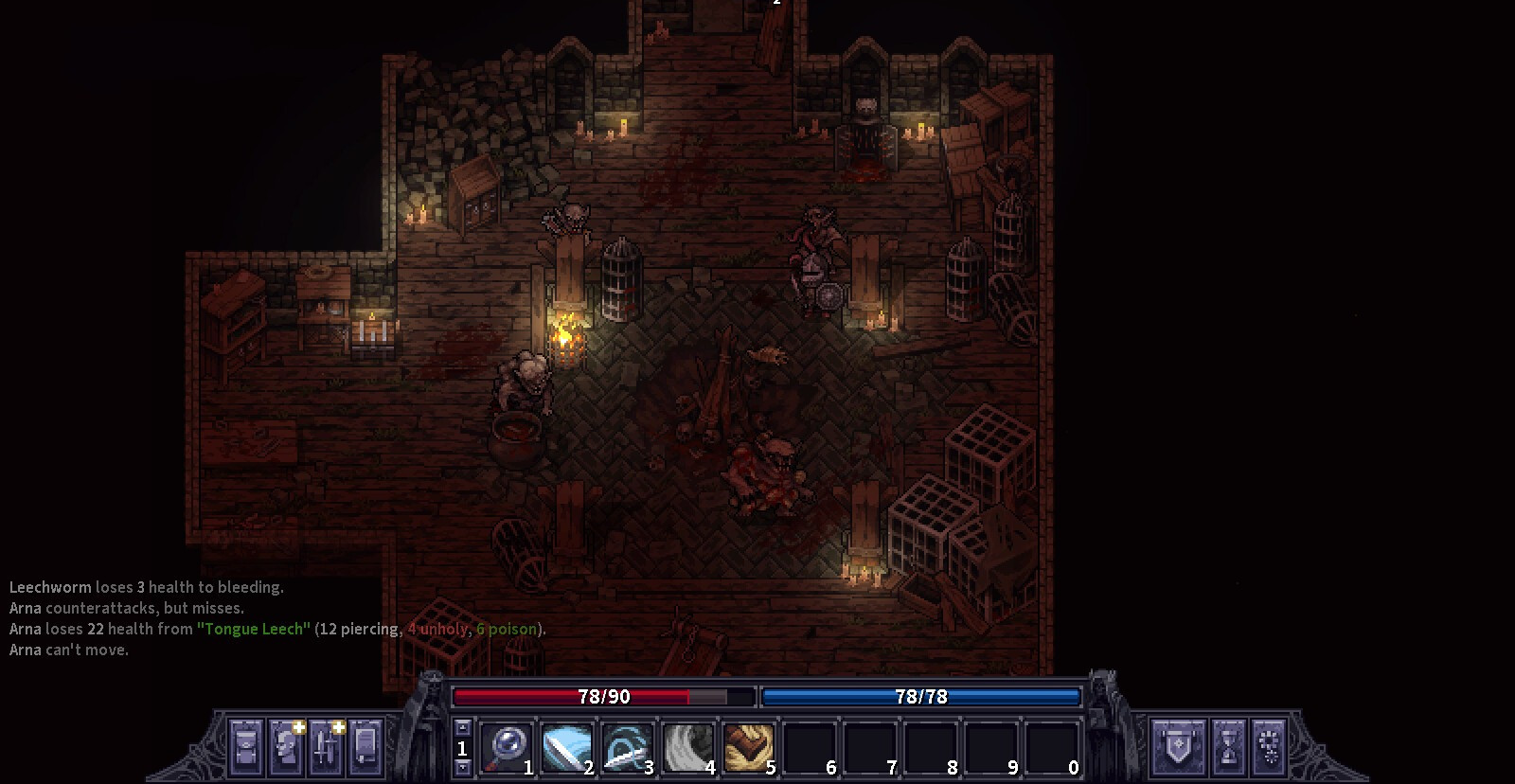Image resolution: width=1515 pixels, height=784 pixels.
Task: Activate the spinning blade ability in slot 3
Action: (629, 747)
